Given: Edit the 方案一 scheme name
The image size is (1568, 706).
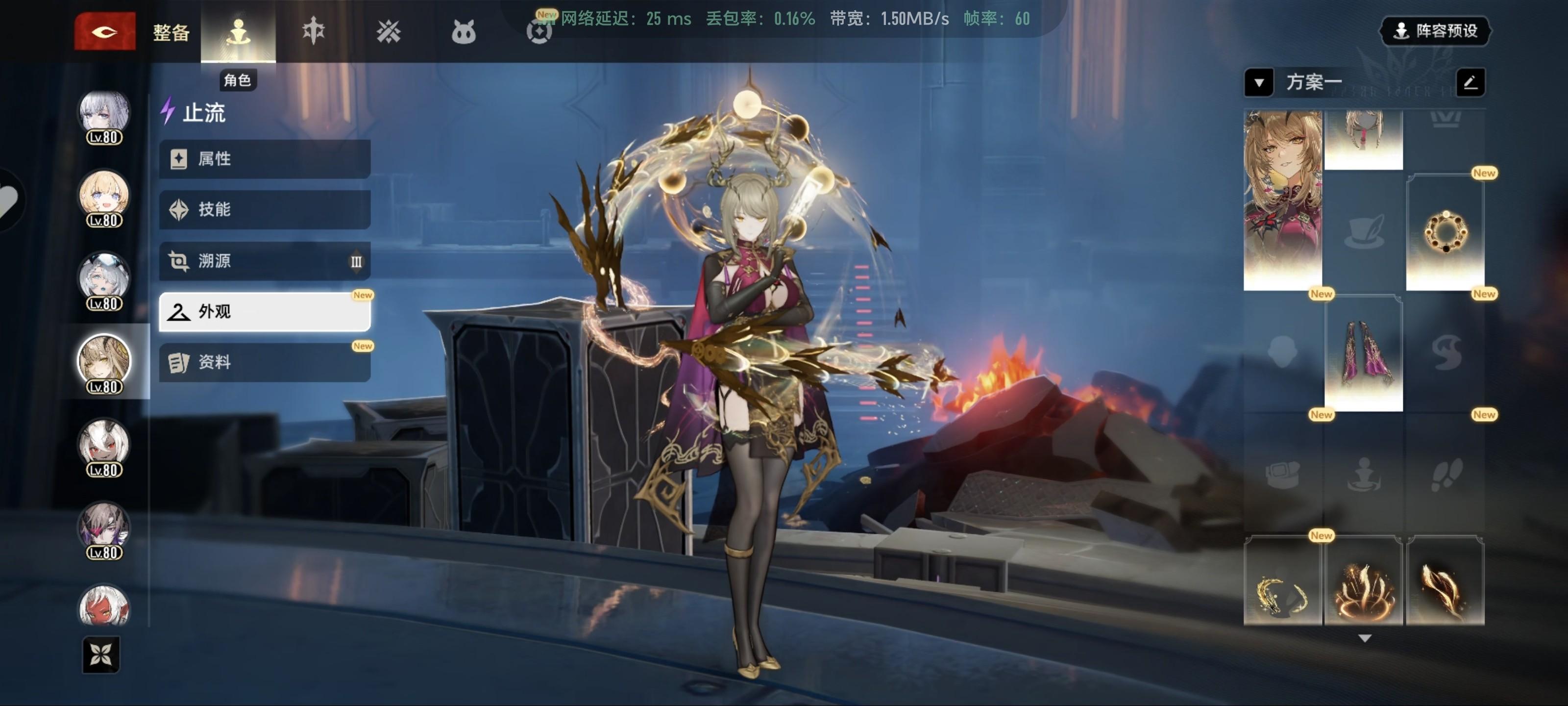Looking at the screenshot, I should [1470, 82].
